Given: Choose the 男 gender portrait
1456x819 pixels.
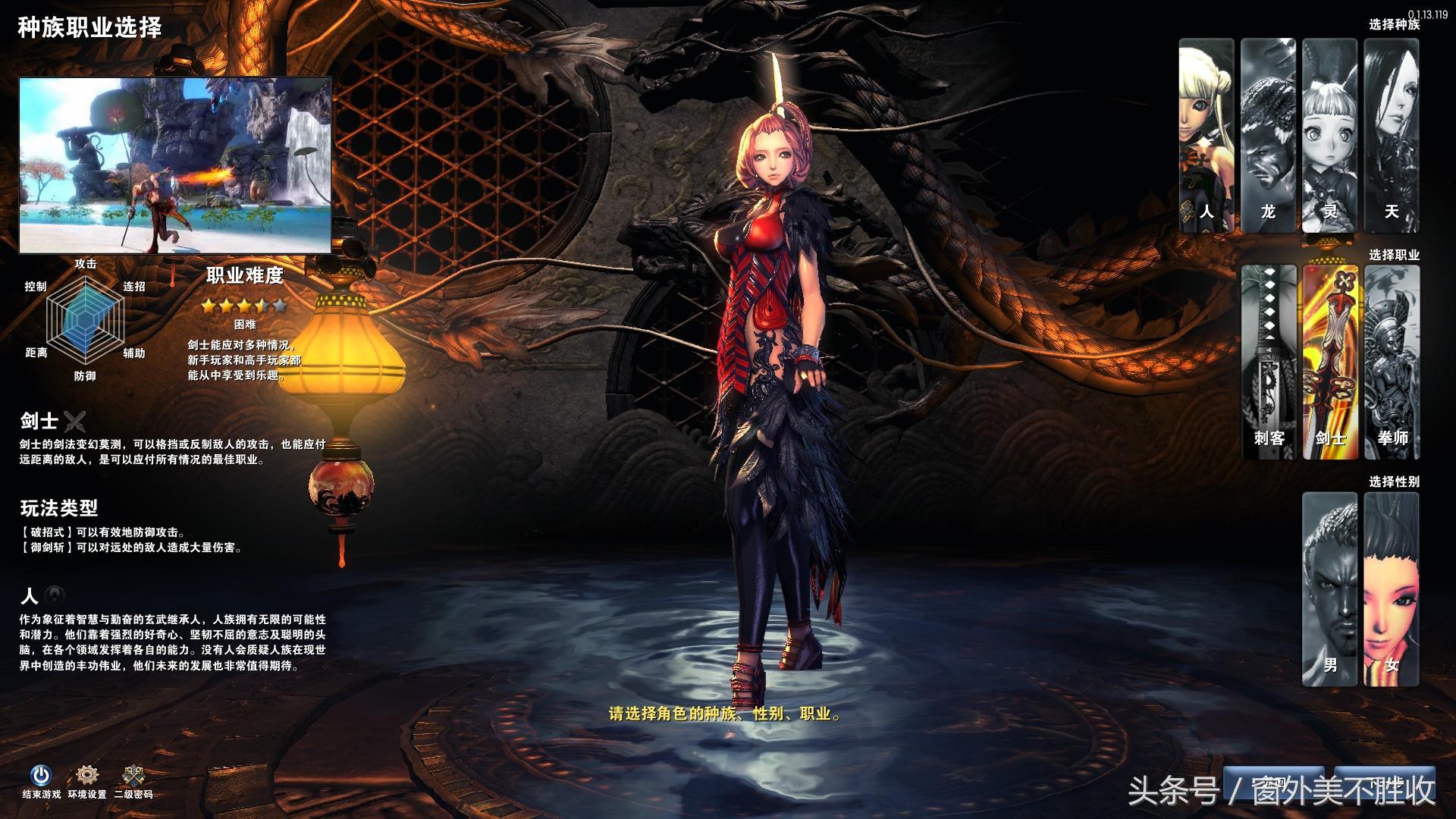Looking at the screenshot, I should [1329, 588].
